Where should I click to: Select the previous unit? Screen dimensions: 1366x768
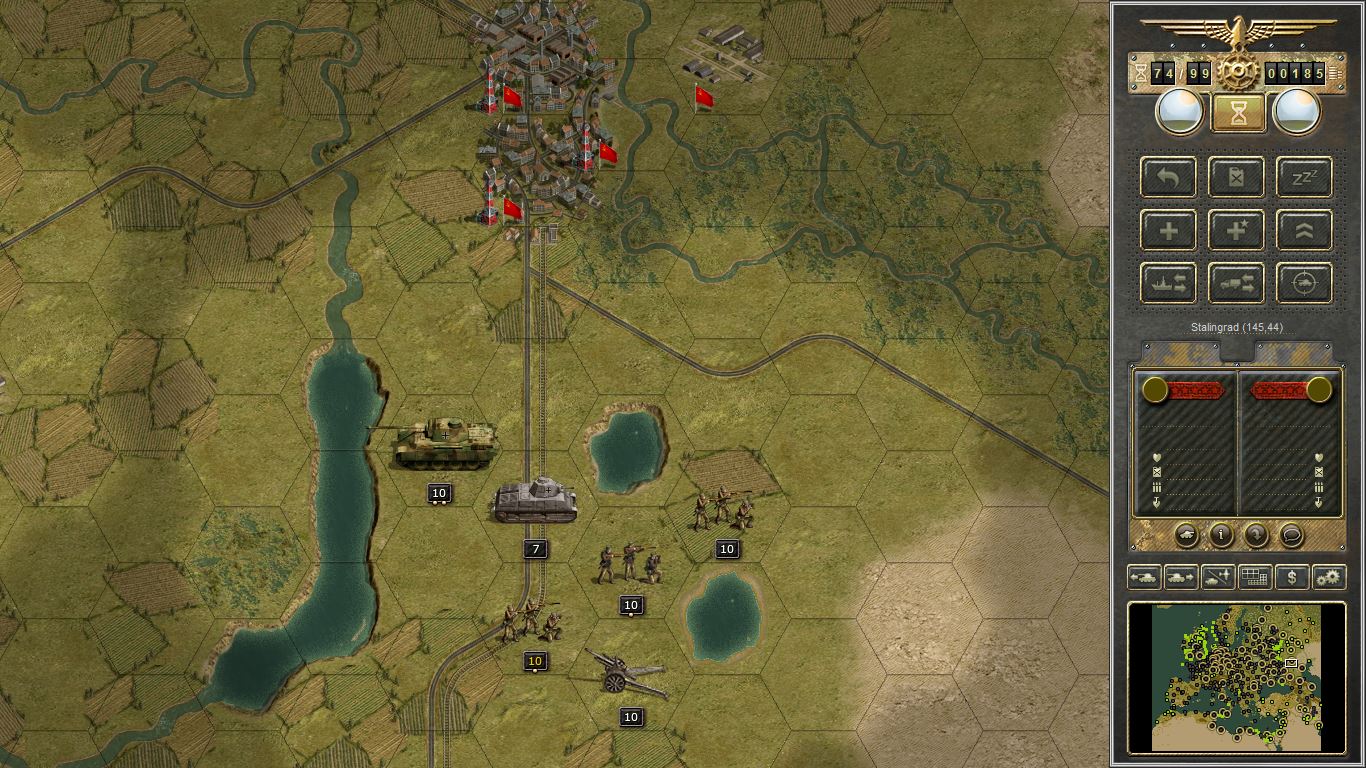pyautogui.click(x=1143, y=577)
